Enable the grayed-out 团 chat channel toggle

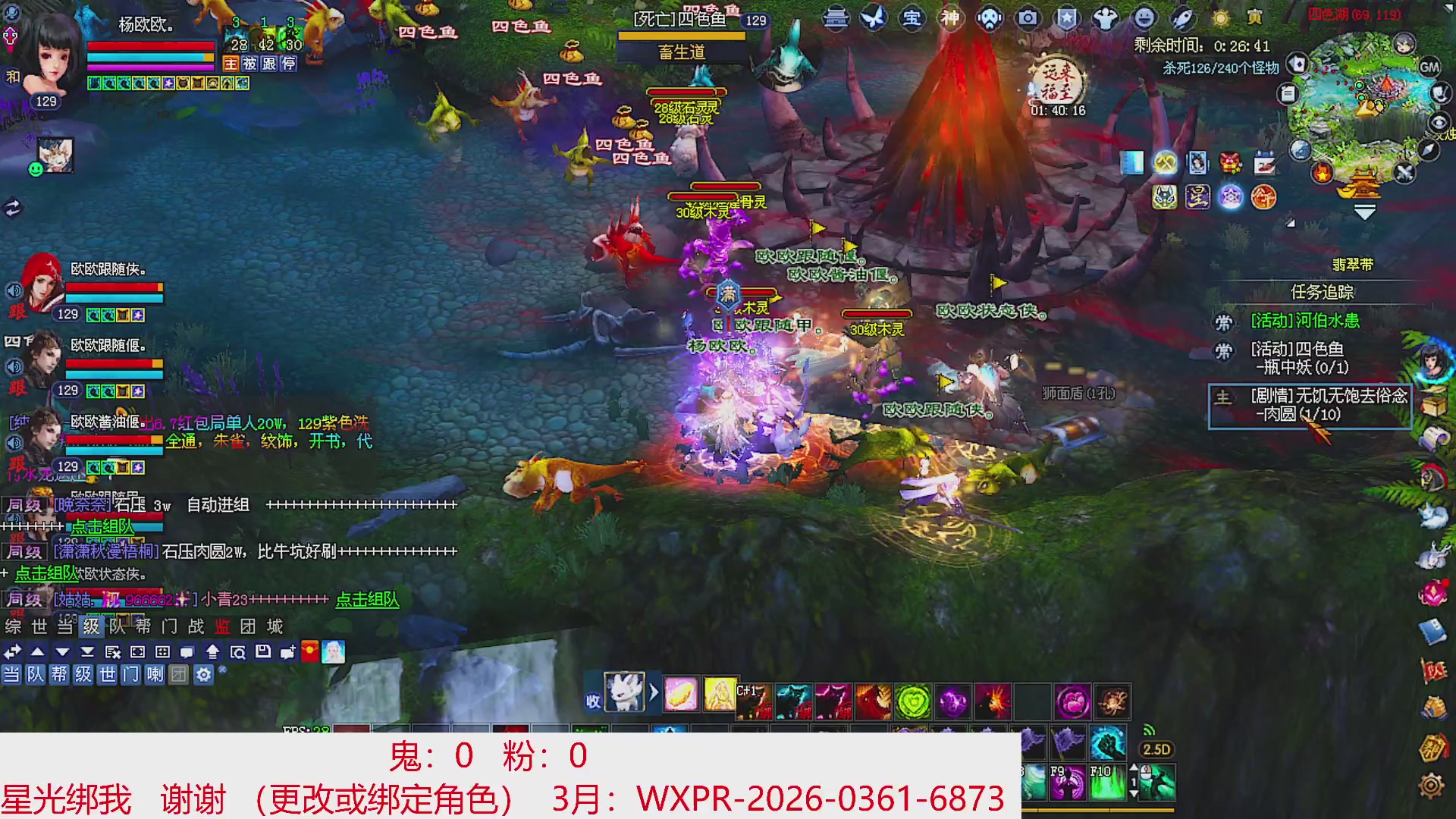pyautogui.click(x=179, y=675)
